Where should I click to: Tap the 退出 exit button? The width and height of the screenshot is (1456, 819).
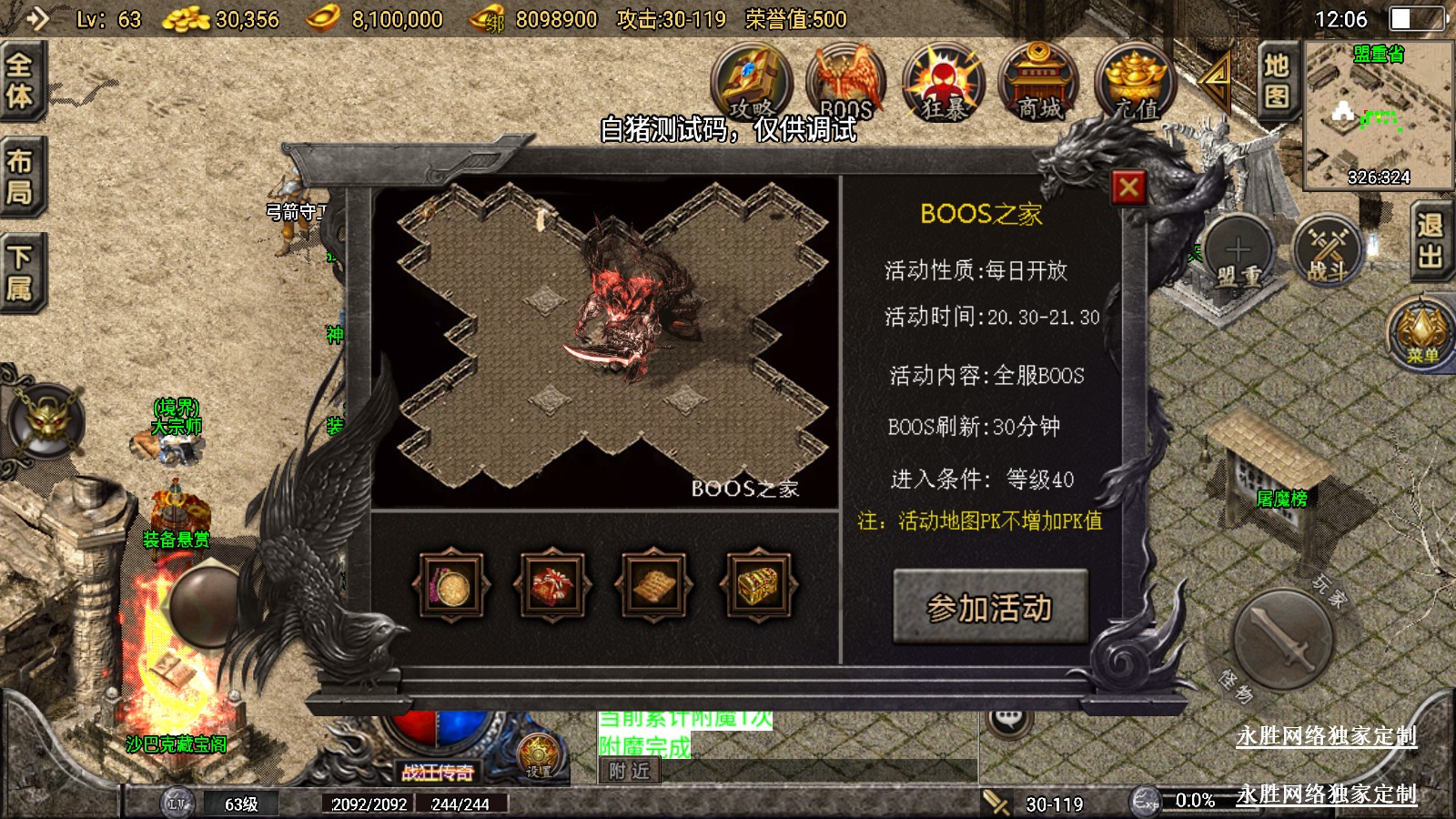coord(1430,241)
